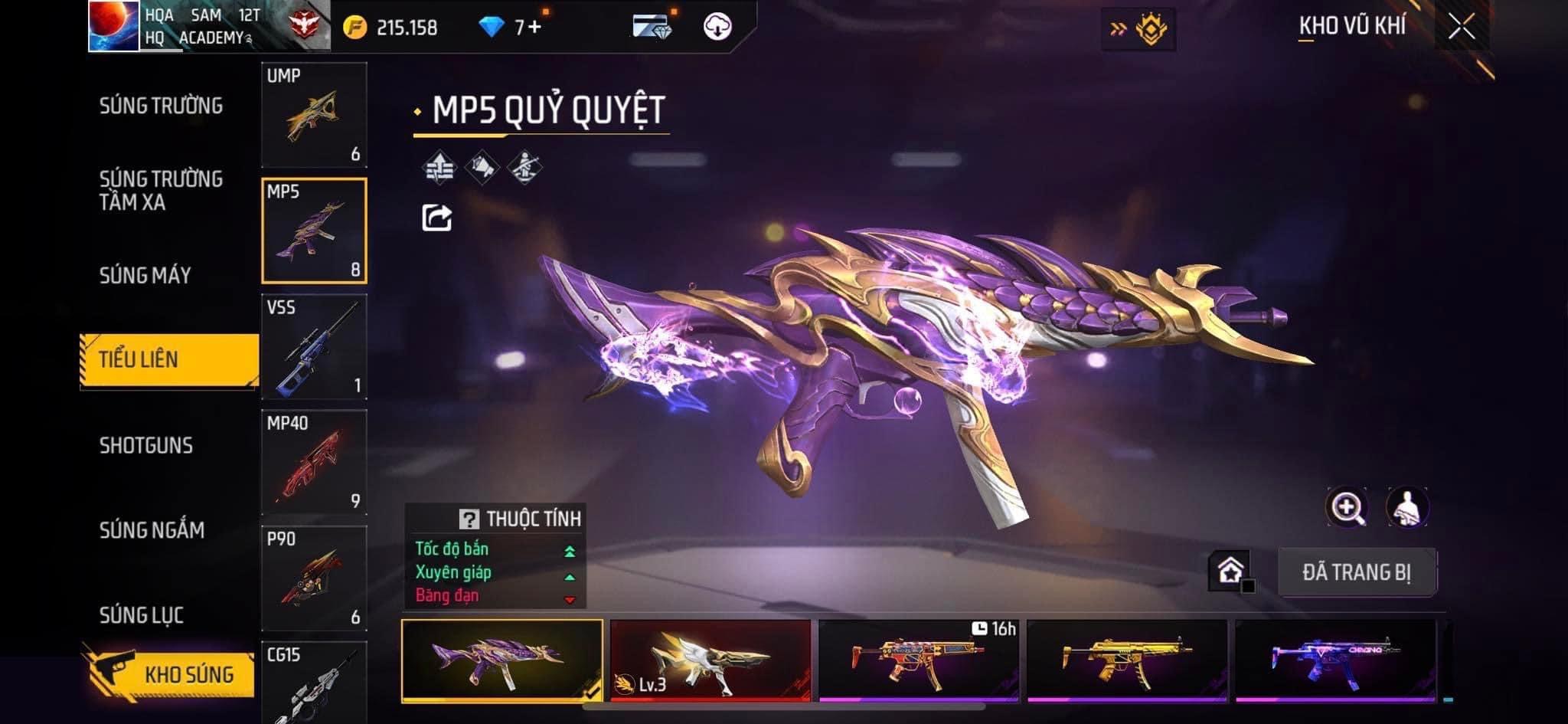Choose the VSS weapon tile
Screen dimensions: 1568x724
coord(314,347)
